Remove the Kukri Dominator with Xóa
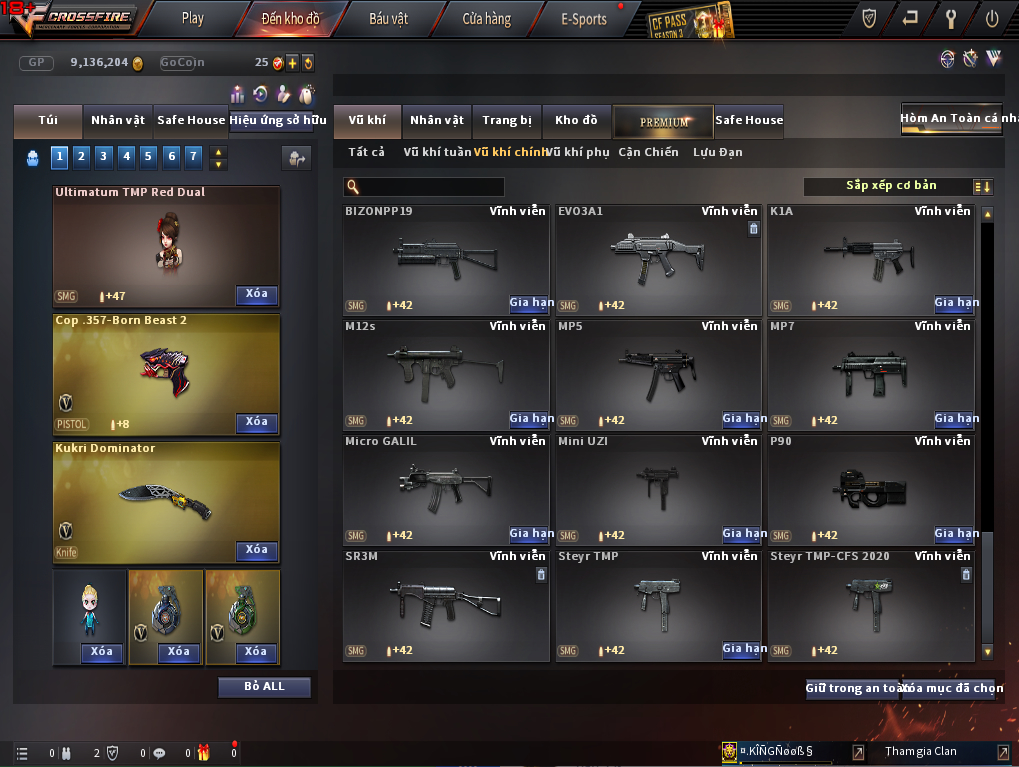The height and width of the screenshot is (767, 1019). point(257,550)
